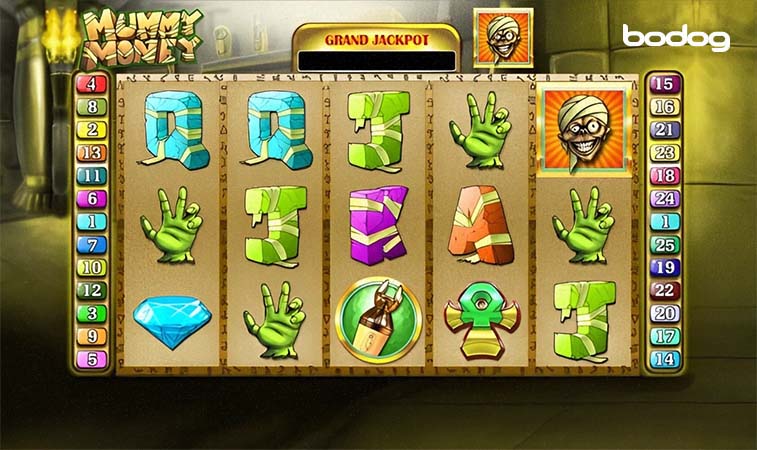This screenshot has width=757, height=450.
Task: Choose payline number 7
Action: coord(91,245)
